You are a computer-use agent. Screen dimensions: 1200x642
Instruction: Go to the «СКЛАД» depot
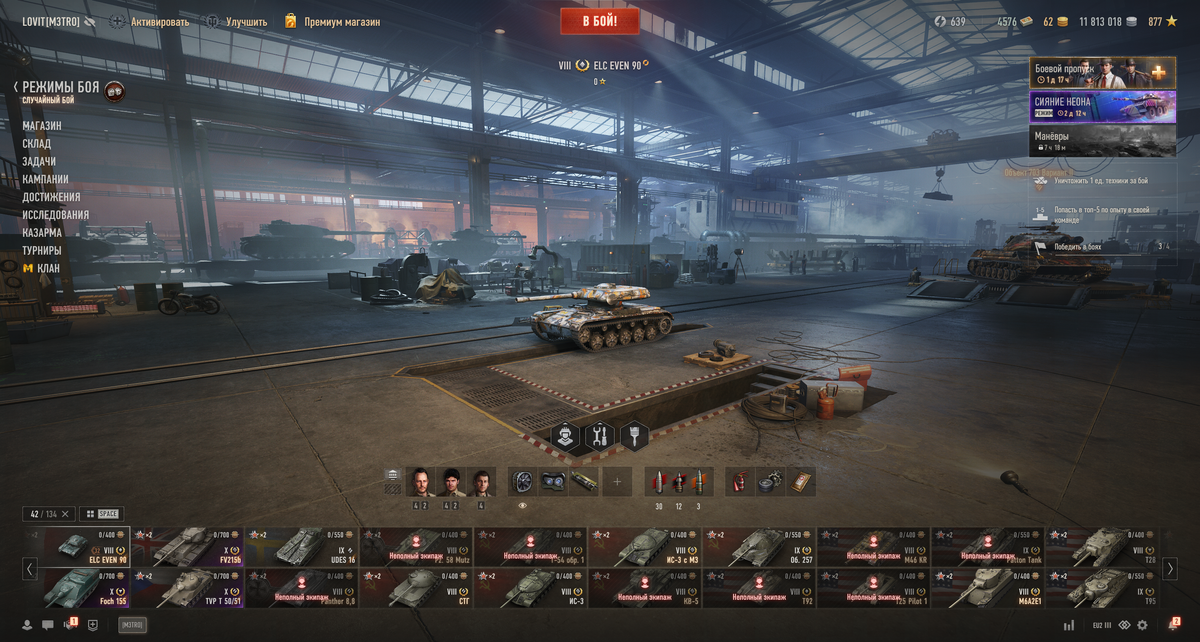click(37, 144)
